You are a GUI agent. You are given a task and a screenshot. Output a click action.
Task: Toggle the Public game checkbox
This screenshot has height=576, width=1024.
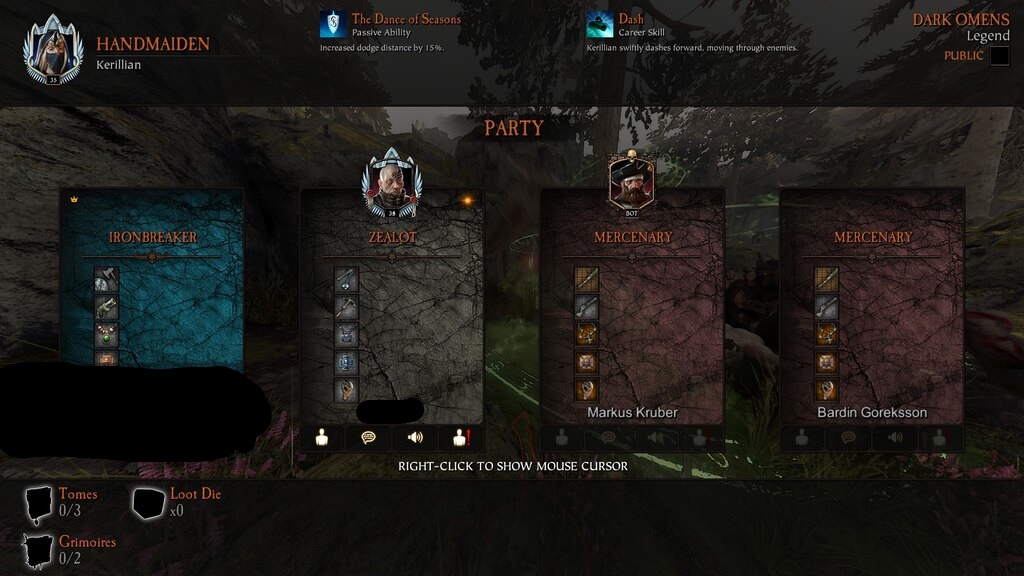pos(1000,56)
